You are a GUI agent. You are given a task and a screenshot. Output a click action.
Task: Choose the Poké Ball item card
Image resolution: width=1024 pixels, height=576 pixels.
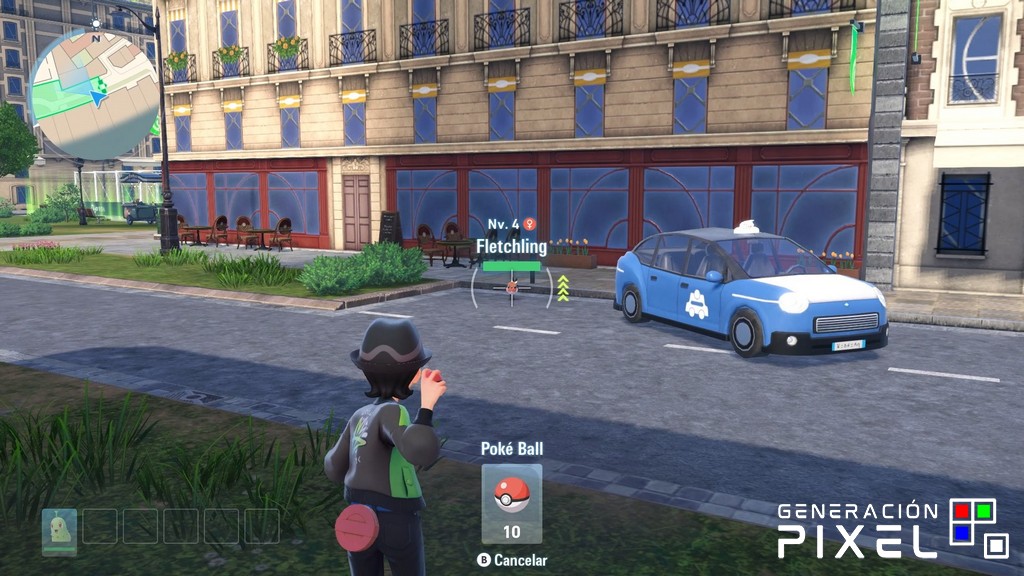coord(512,503)
